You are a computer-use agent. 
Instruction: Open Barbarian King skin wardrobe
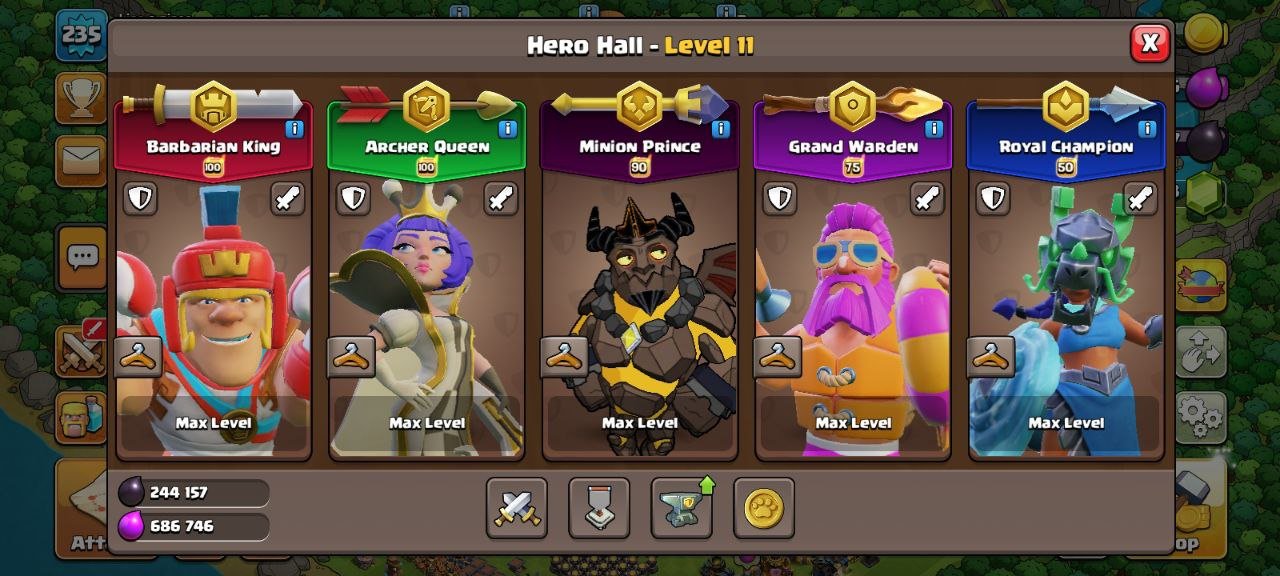click(138, 357)
